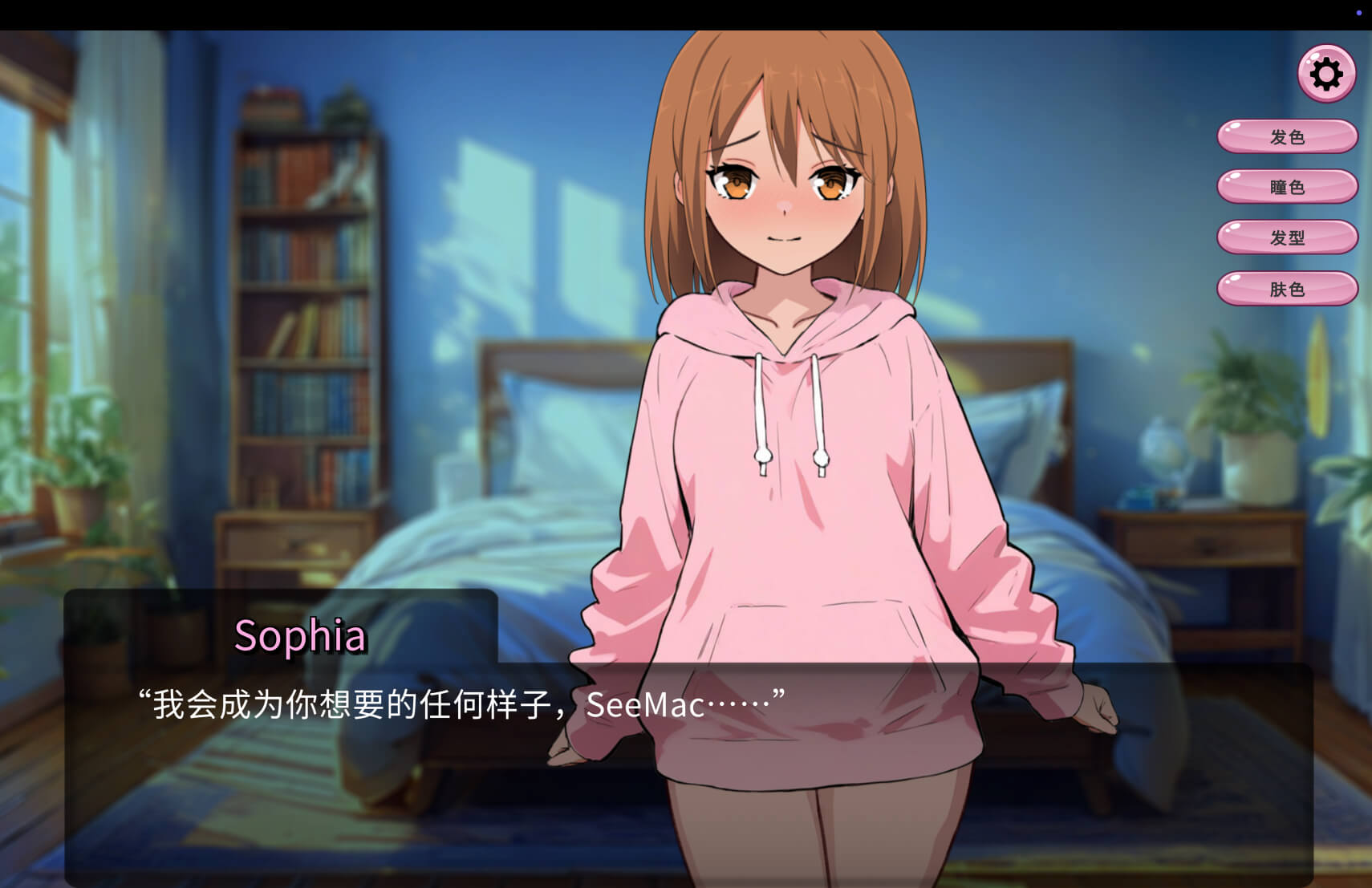Select the 瞳色 eye color button
This screenshot has height=888, width=1372.
pyautogui.click(x=1287, y=187)
